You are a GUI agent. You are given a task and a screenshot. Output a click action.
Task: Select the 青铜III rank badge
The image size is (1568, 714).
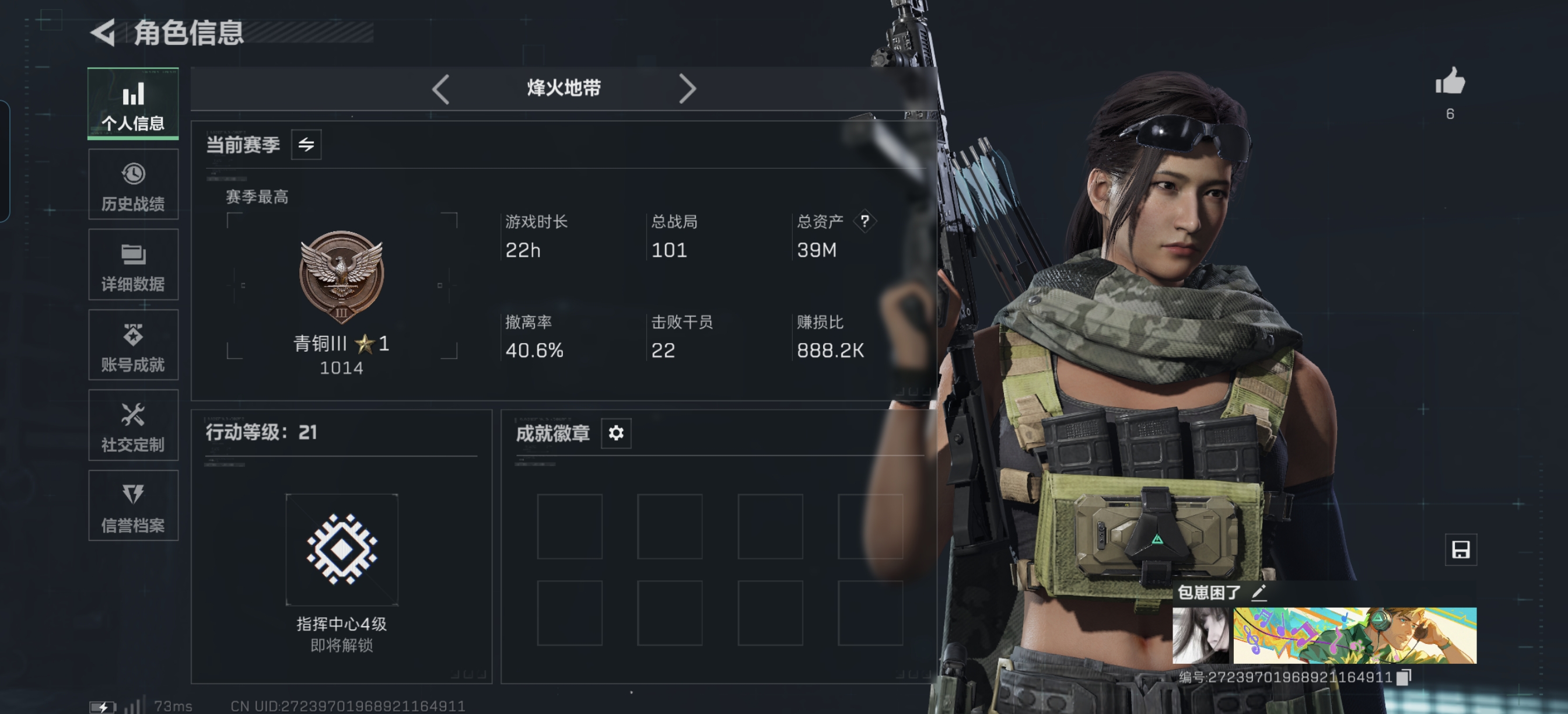click(x=341, y=277)
